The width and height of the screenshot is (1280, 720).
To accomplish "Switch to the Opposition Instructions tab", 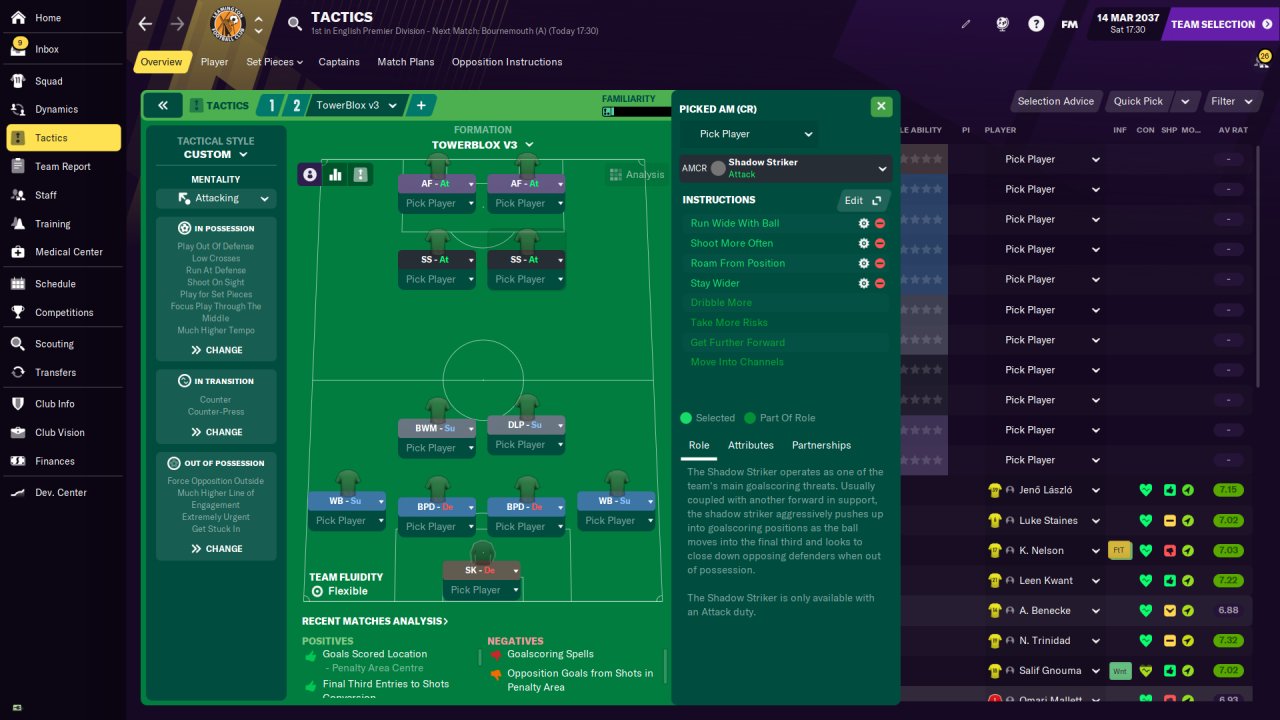I will [x=506, y=62].
